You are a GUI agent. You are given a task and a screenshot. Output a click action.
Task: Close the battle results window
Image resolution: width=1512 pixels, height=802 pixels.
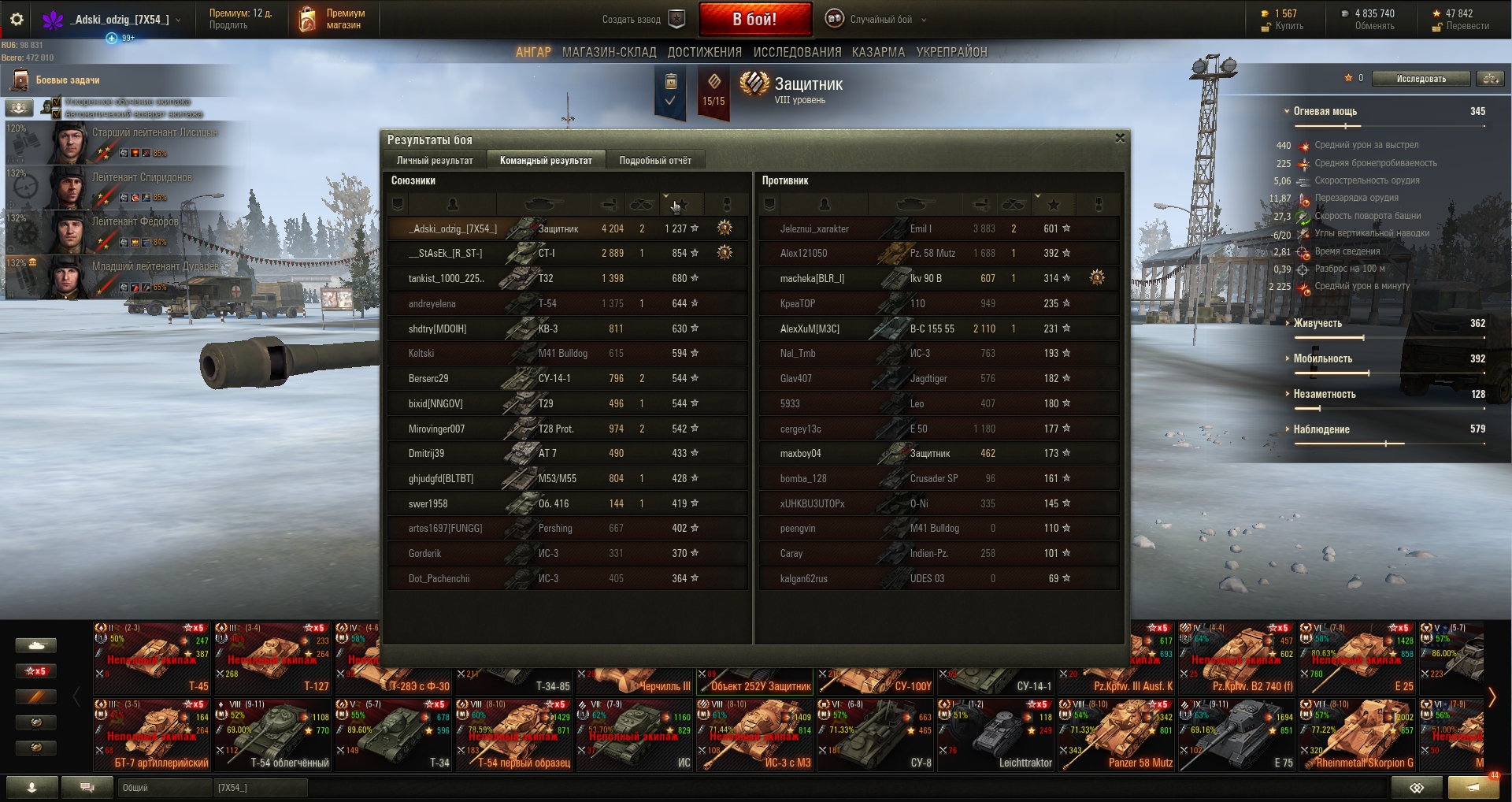[1120, 139]
